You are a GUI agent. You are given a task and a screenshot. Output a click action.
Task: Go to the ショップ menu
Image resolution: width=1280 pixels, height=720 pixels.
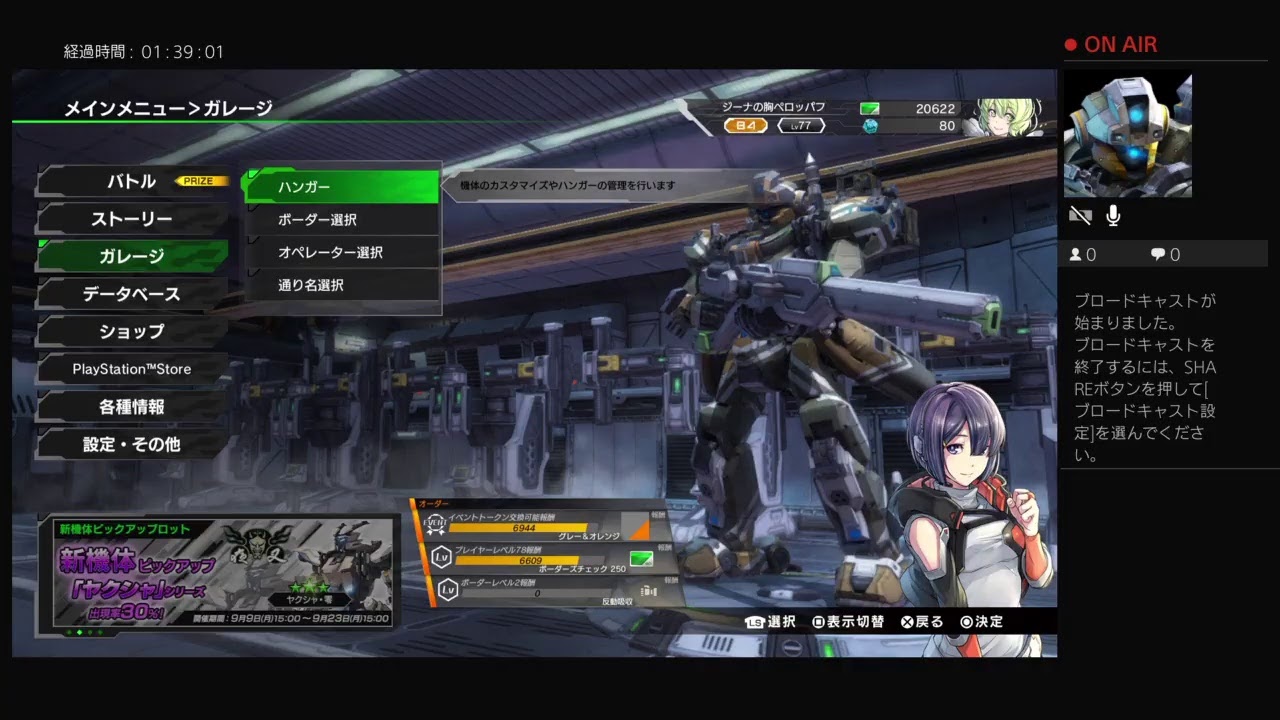pos(132,331)
